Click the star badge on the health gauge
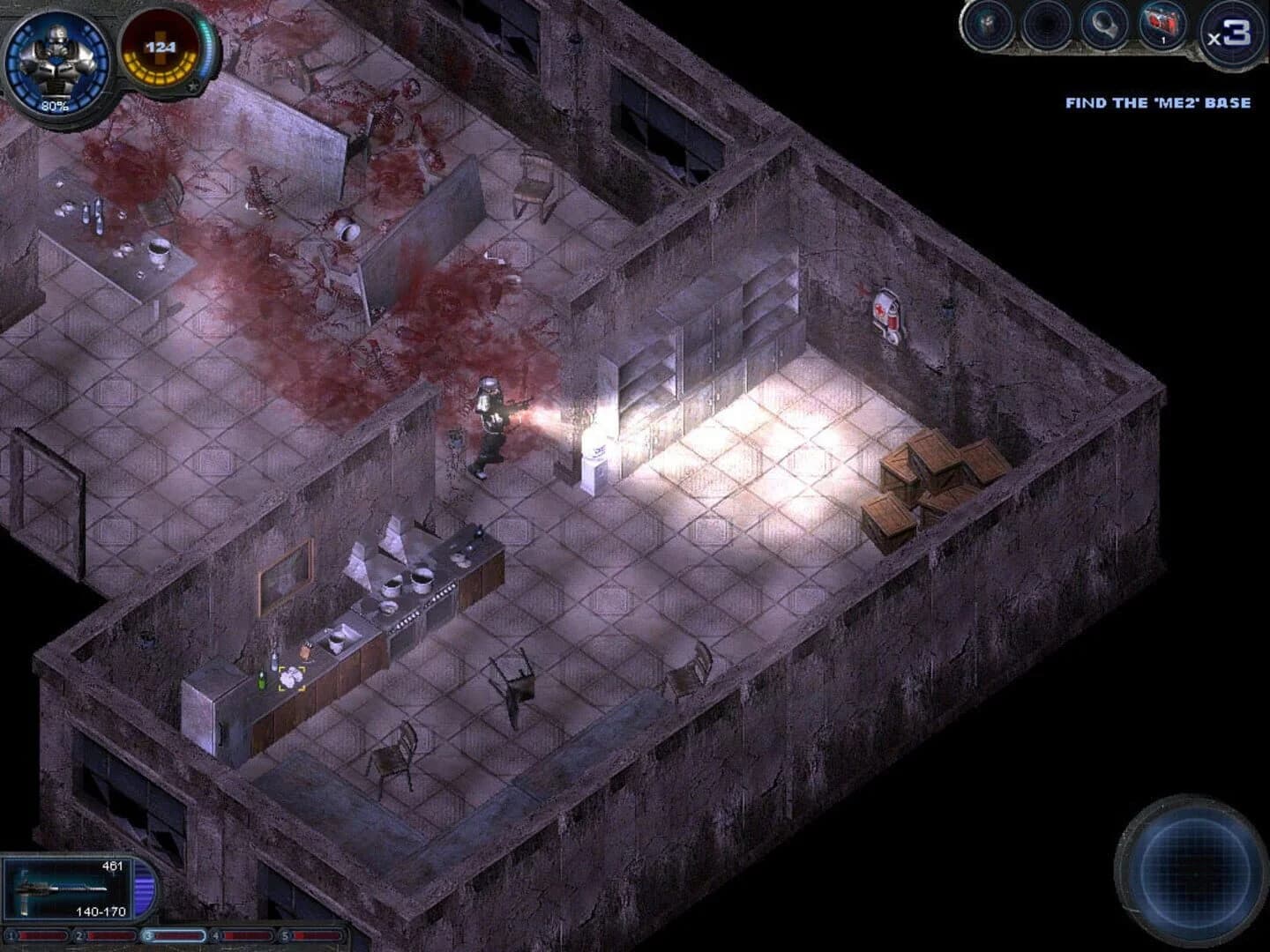1270x952 pixels. coord(190,86)
